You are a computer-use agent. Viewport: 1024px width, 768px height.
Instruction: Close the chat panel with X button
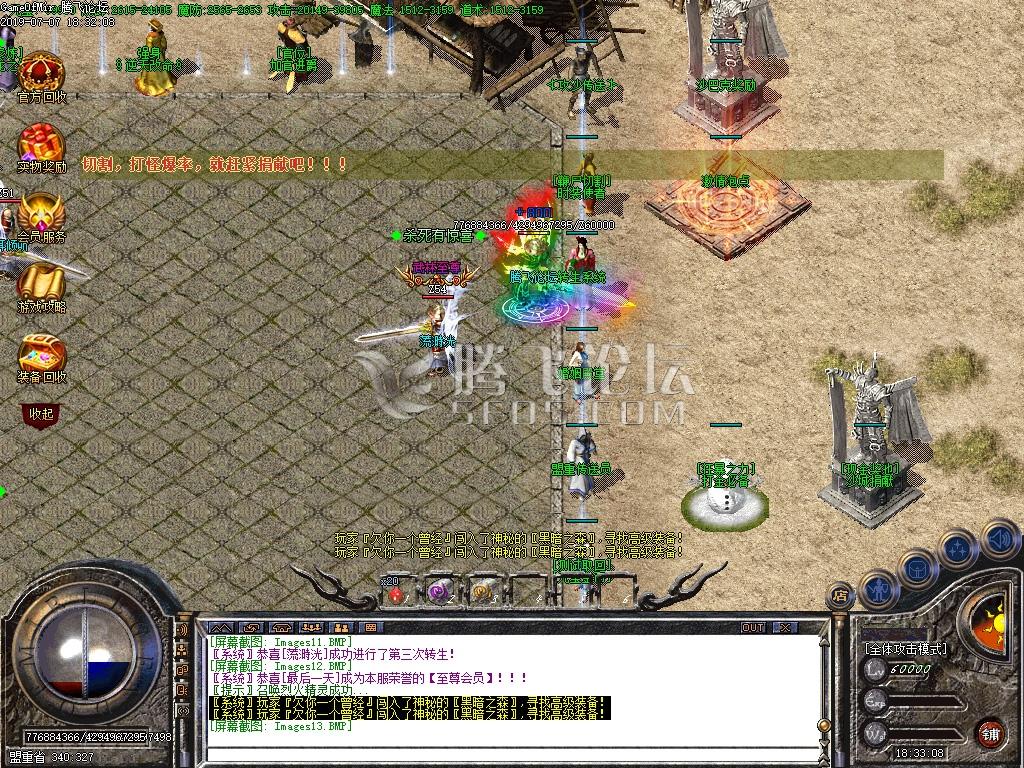786,627
